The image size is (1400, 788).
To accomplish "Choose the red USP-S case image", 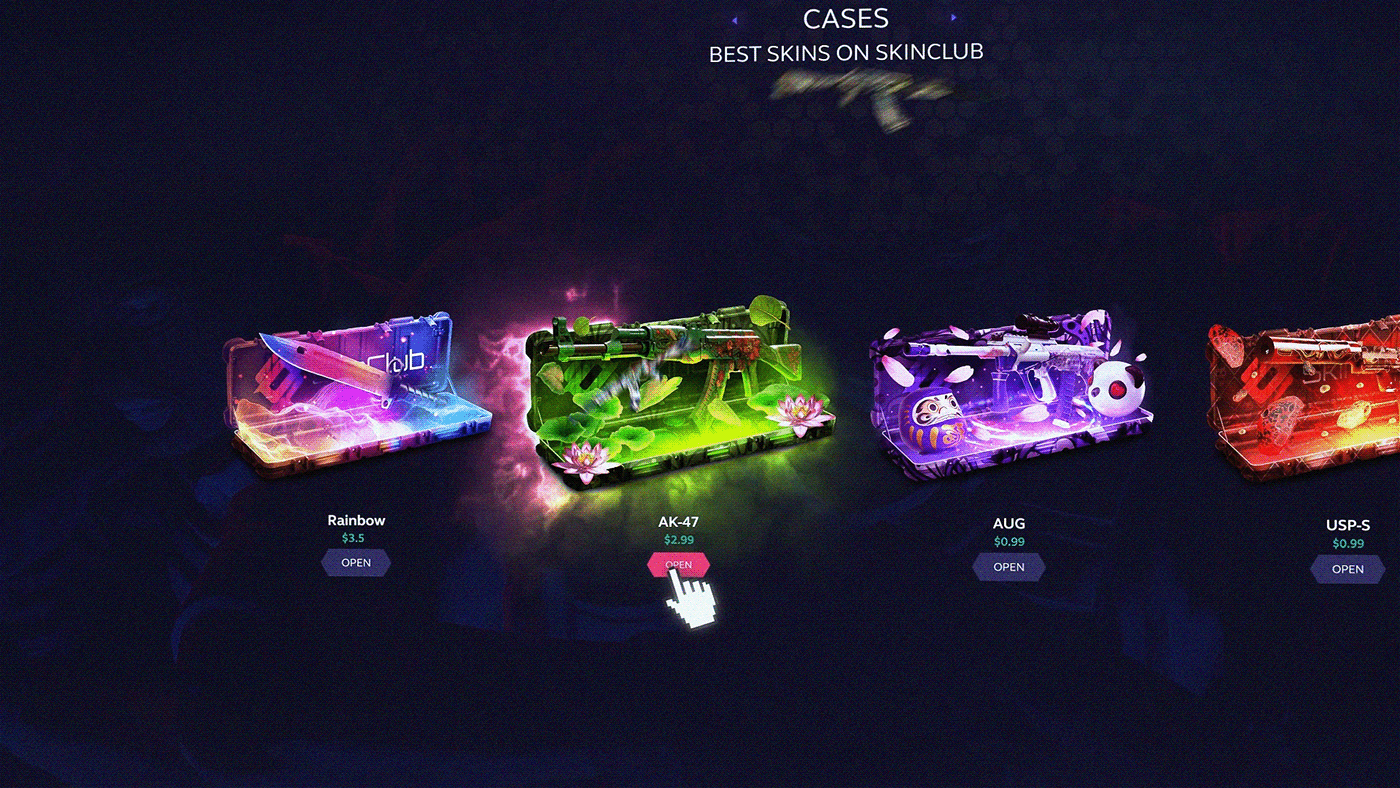I will 1310,400.
